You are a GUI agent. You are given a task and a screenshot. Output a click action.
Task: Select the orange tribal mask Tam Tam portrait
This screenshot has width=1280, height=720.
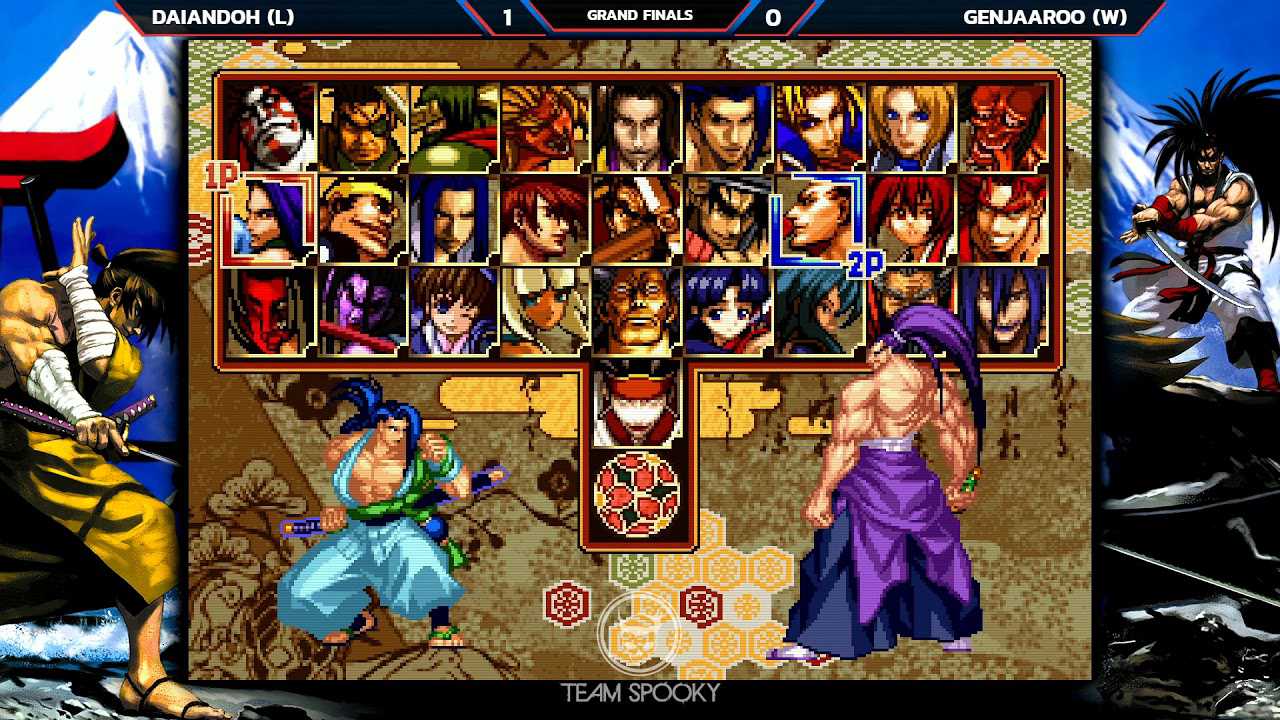click(x=545, y=127)
